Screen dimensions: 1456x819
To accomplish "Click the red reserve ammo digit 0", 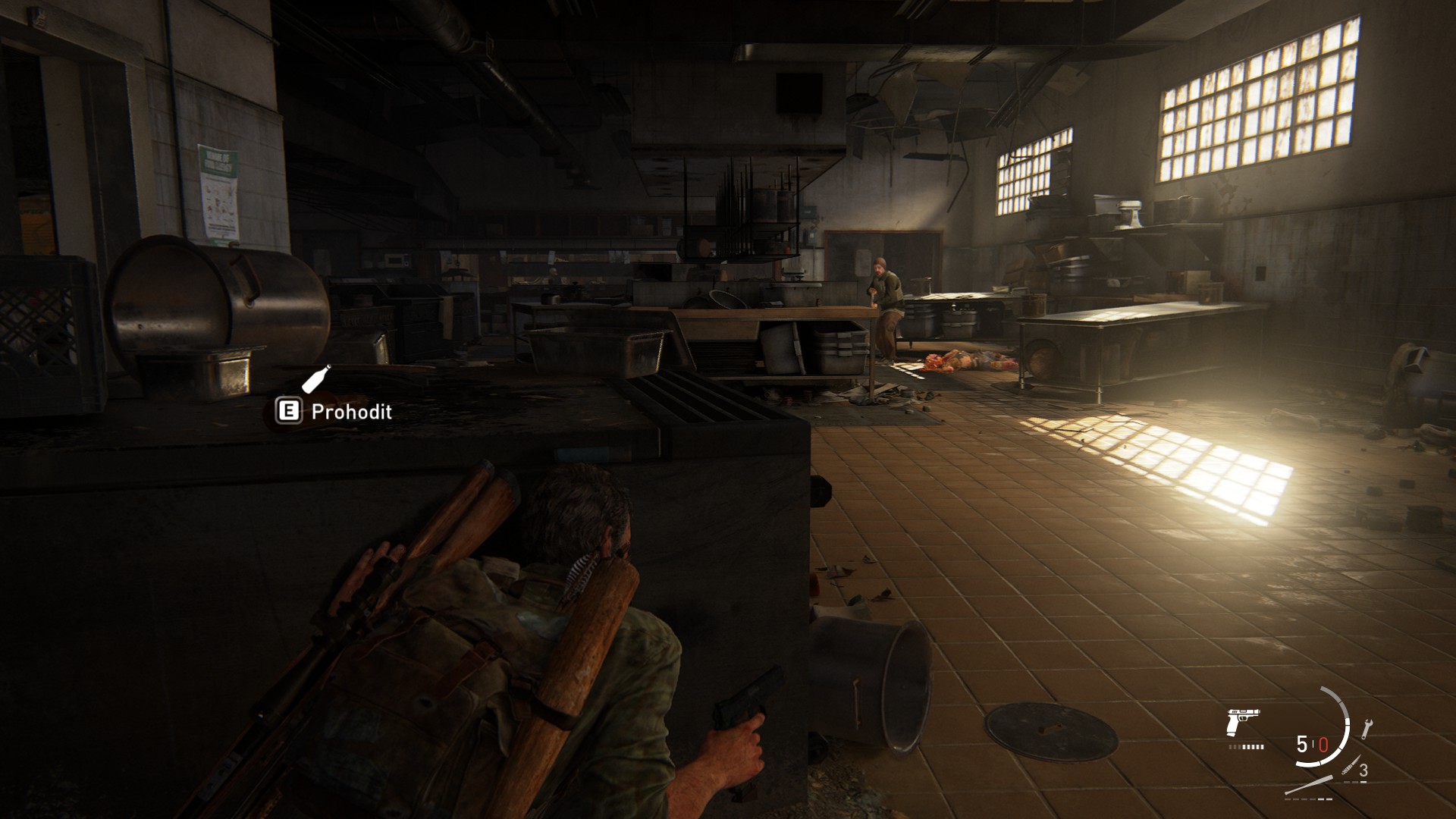I will (1323, 744).
